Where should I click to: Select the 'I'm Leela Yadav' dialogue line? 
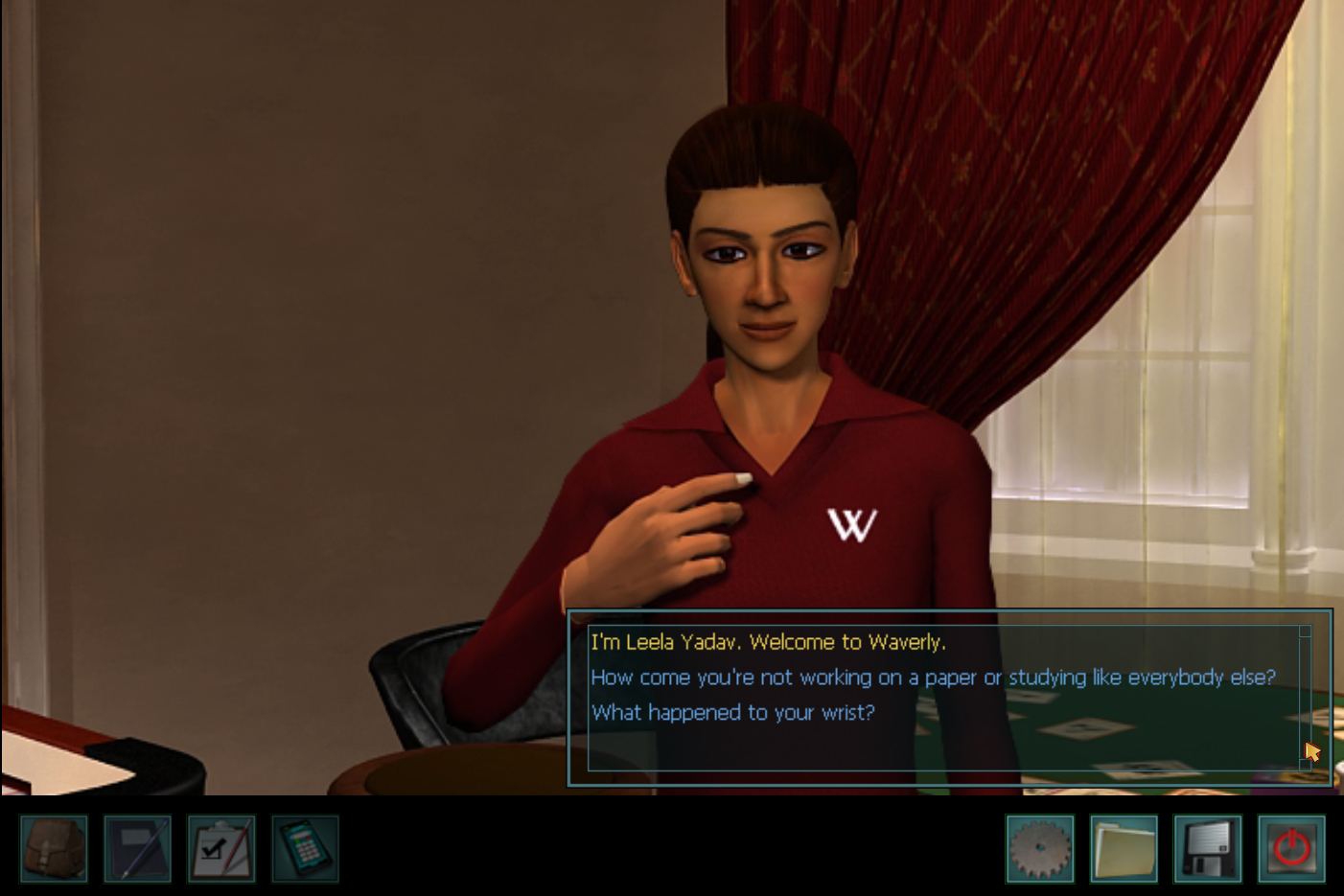pyautogui.click(x=768, y=642)
